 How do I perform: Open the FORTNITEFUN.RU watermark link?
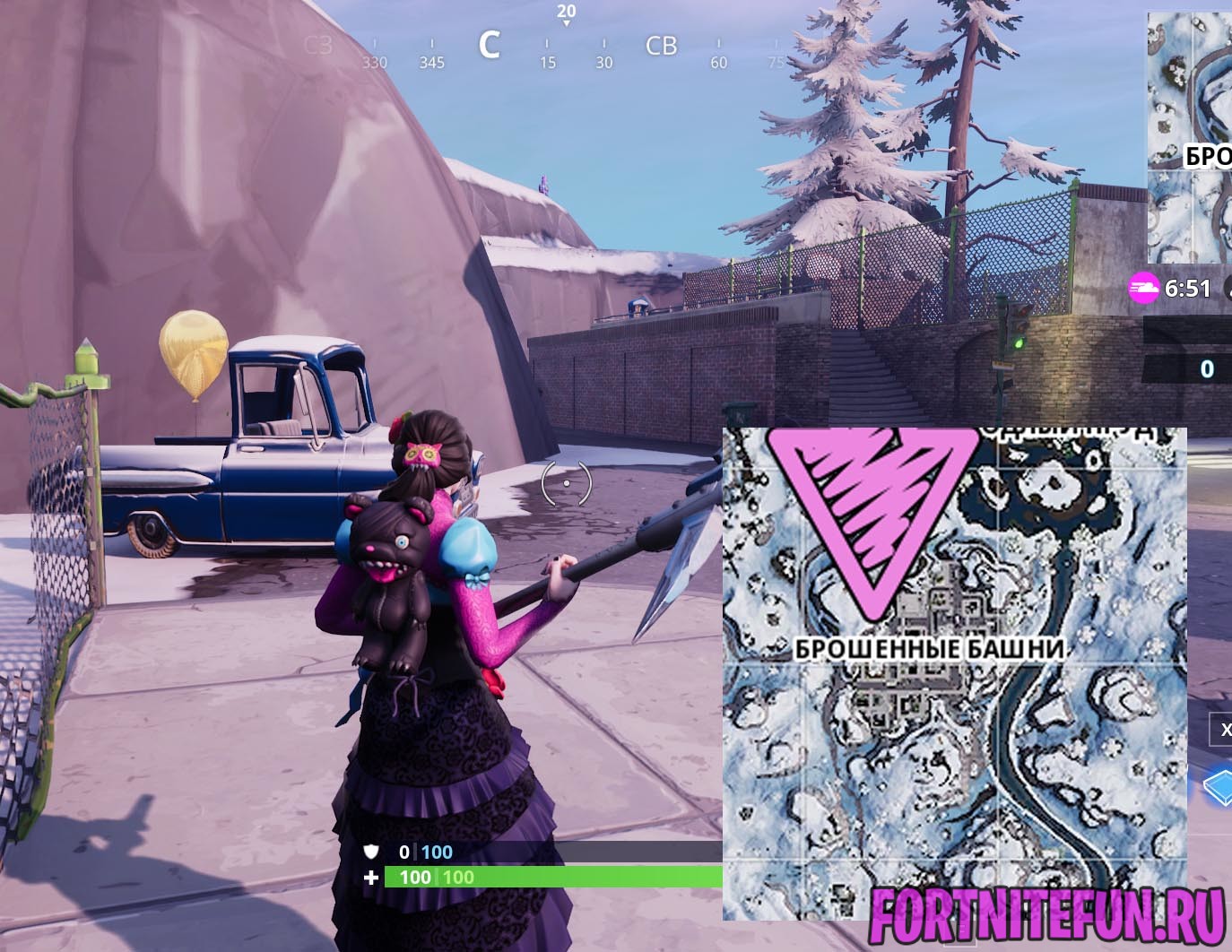(x=1046, y=916)
